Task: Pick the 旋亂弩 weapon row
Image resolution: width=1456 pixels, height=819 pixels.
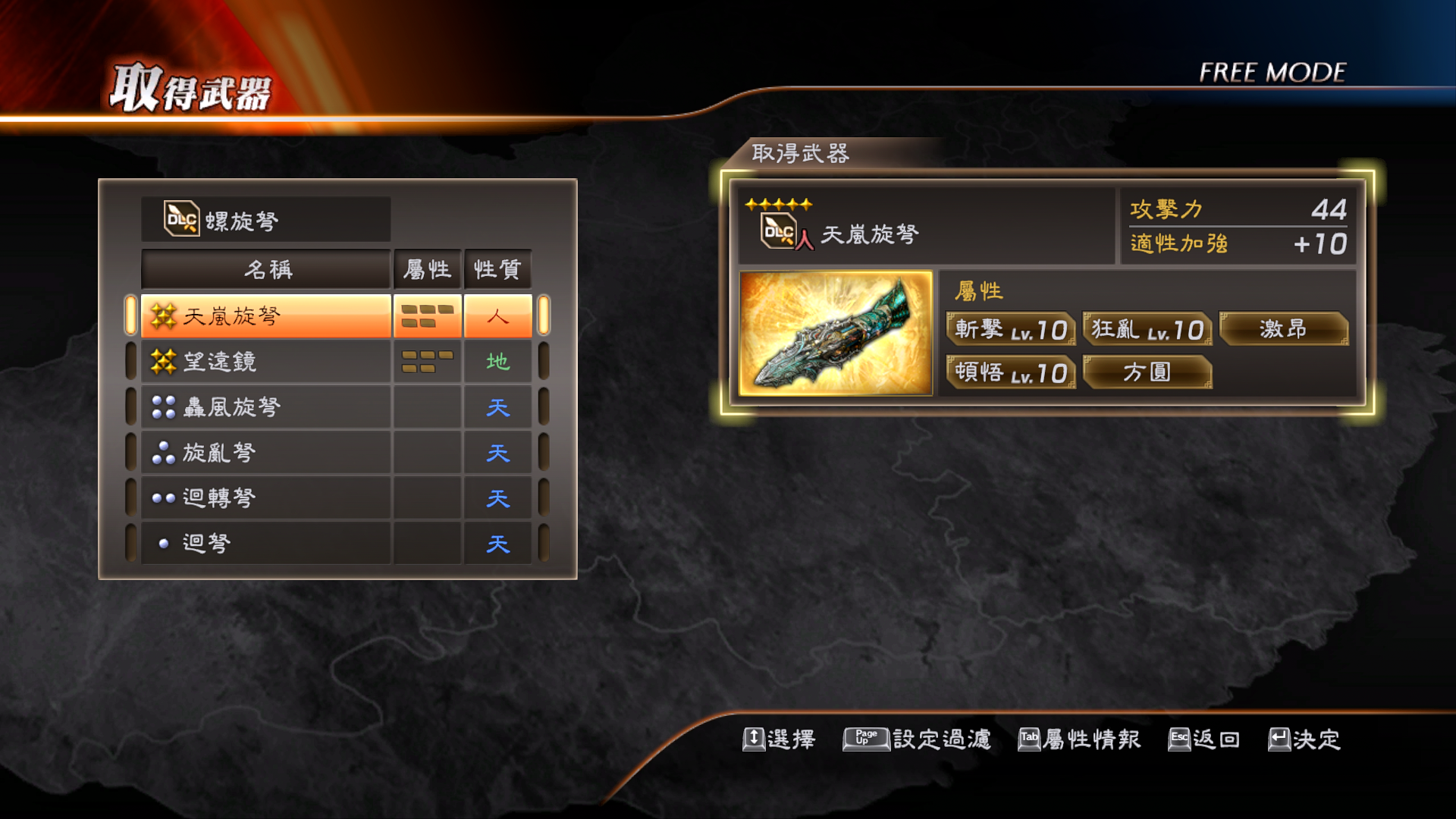Action: click(265, 453)
